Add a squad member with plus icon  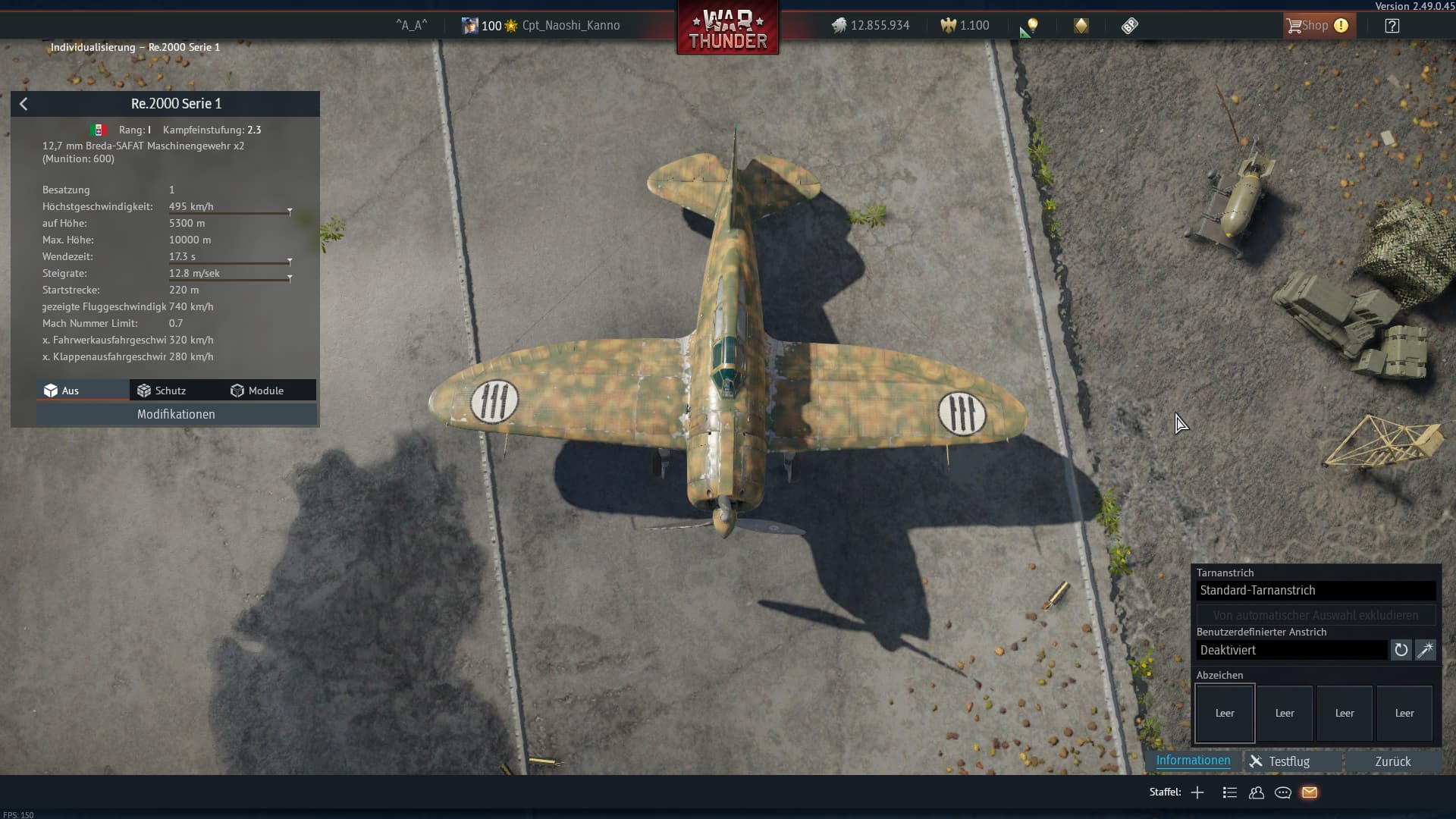click(1197, 792)
